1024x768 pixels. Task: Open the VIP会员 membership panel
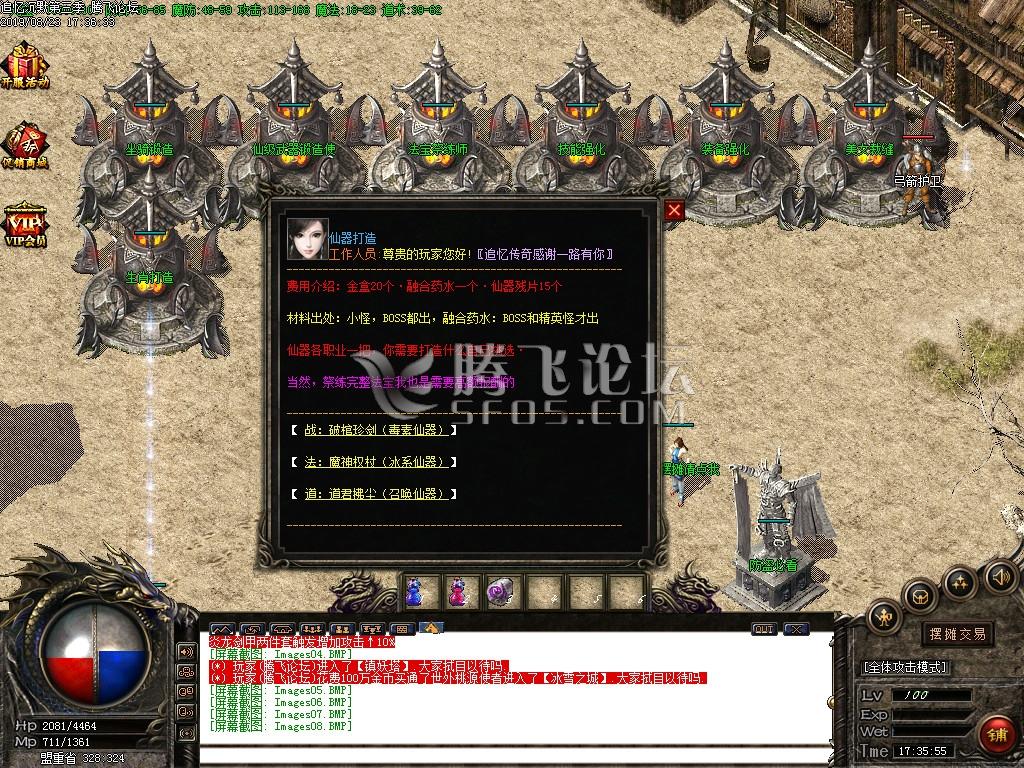tap(24, 224)
